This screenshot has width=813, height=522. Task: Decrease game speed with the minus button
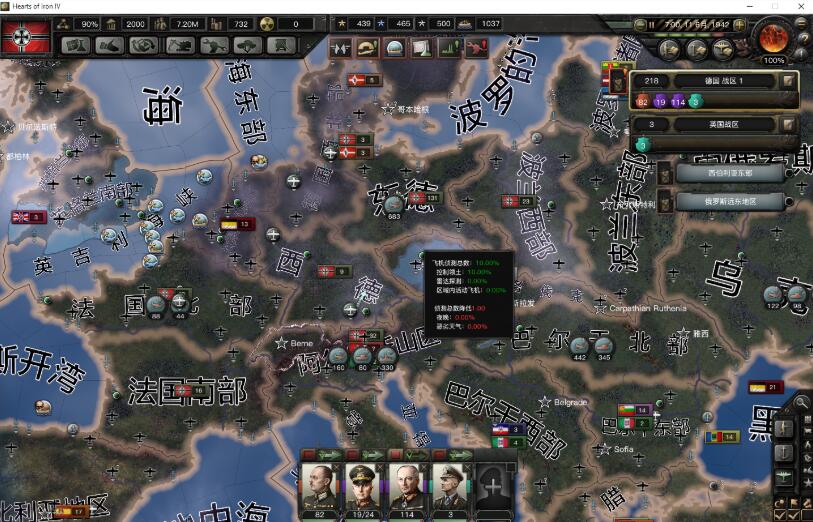pyautogui.click(x=638, y=23)
